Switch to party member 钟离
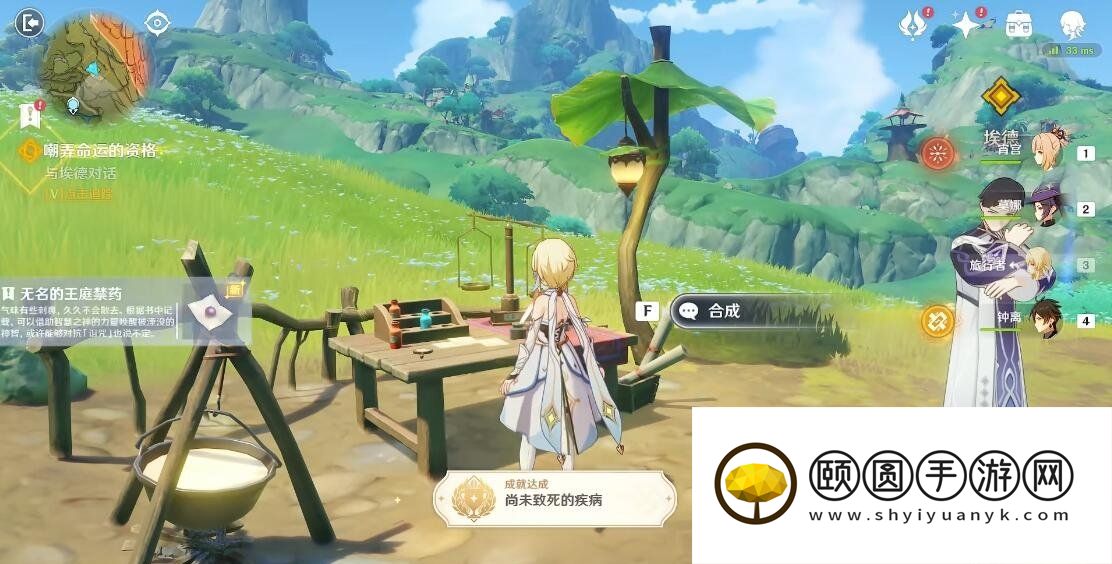The width and height of the screenshot is (1112, 564). [1045, 319]
